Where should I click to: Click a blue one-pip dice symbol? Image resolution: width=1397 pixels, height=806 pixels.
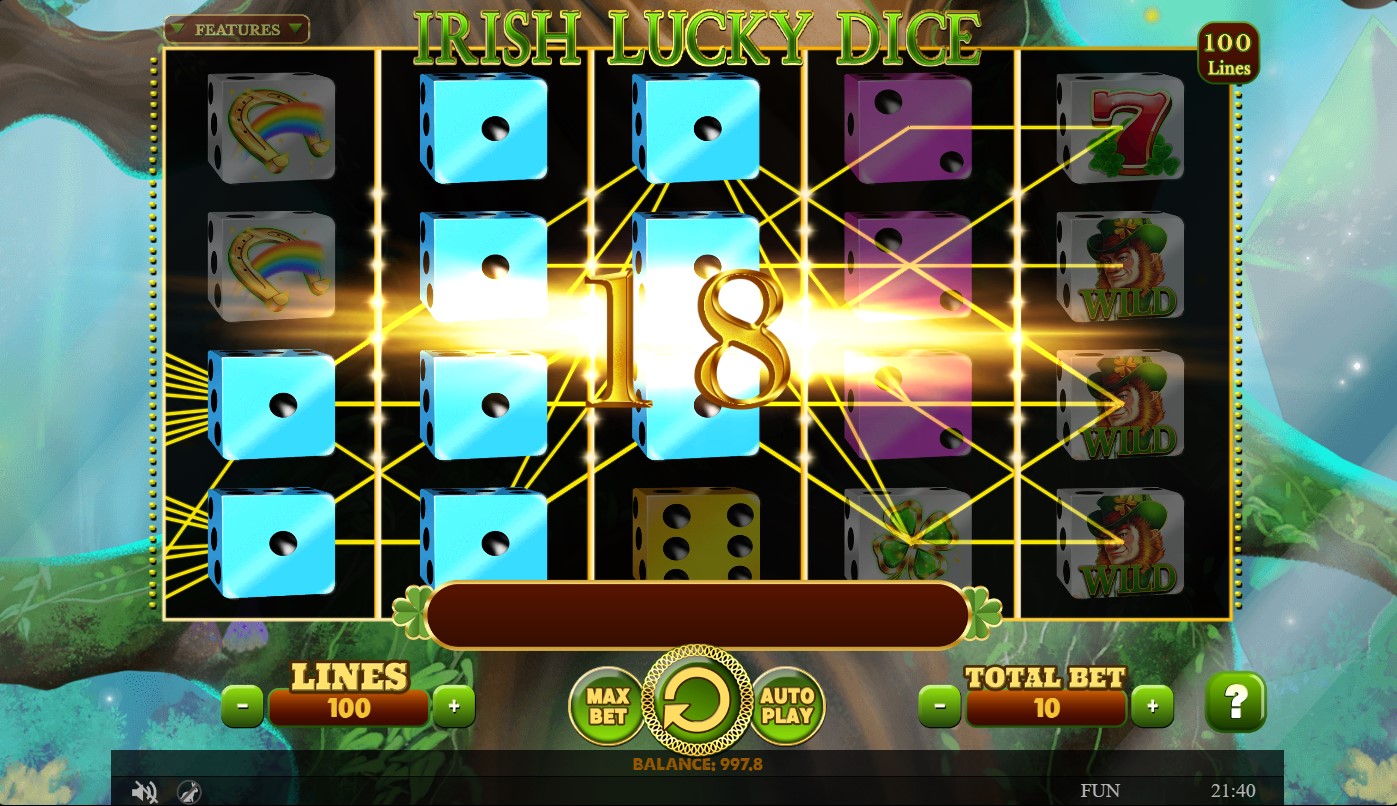coord(485,128)
